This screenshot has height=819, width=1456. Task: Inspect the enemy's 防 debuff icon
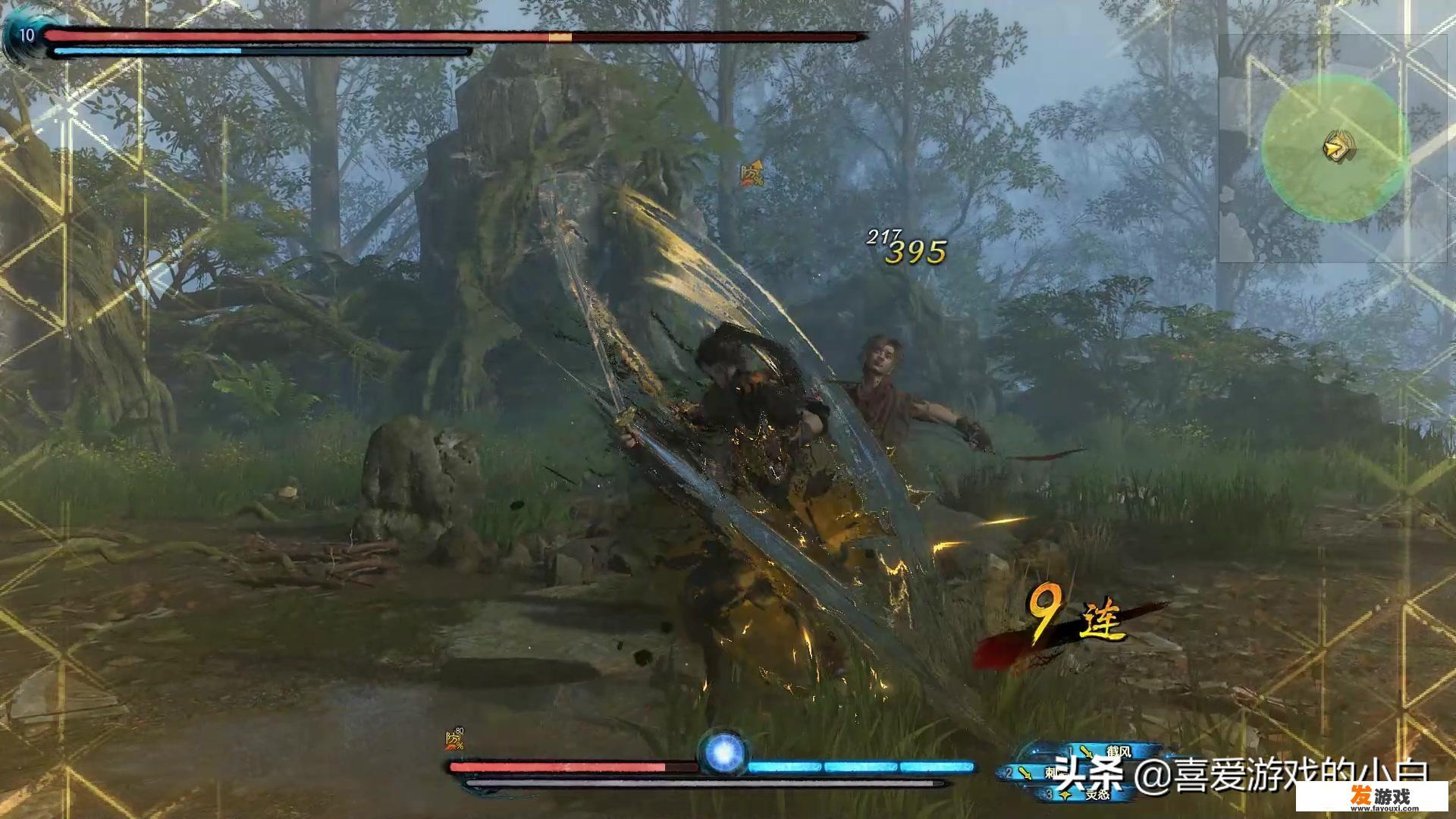tap(752, 175)
